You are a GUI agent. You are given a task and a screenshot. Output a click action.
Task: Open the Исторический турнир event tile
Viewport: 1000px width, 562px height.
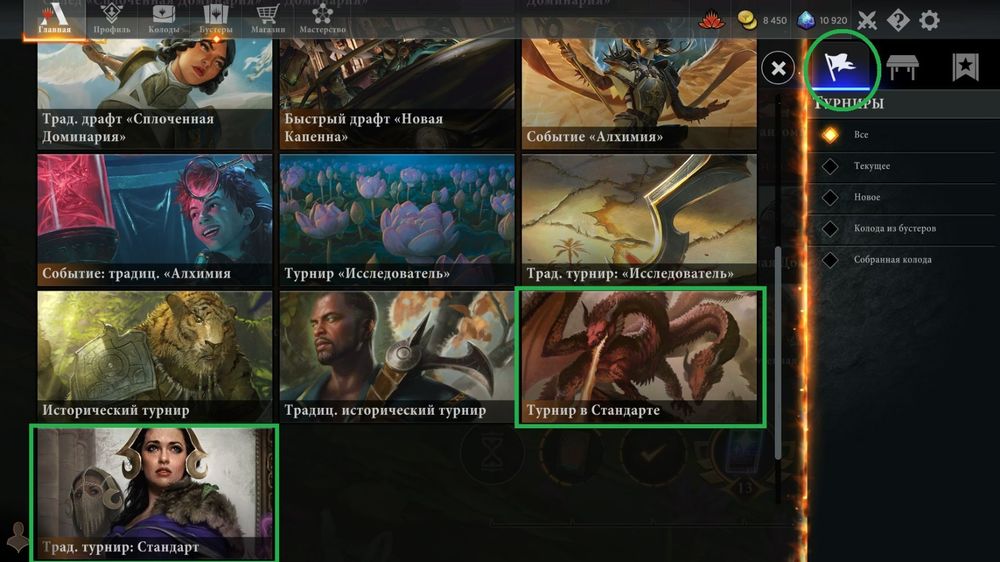click(x=154, y=357)
